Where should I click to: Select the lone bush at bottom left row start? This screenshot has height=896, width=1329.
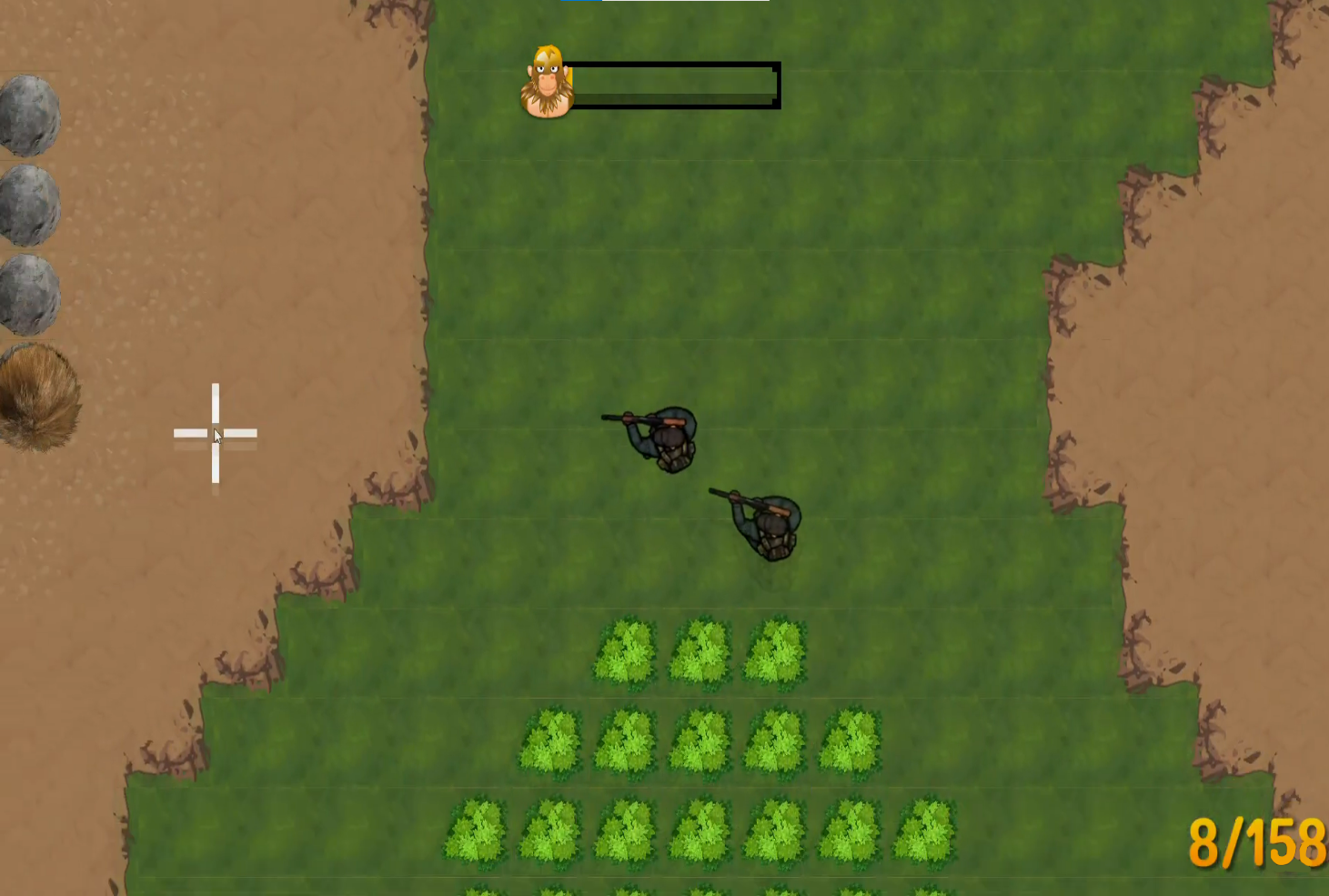pyautogui.click(x=477, y=830)
